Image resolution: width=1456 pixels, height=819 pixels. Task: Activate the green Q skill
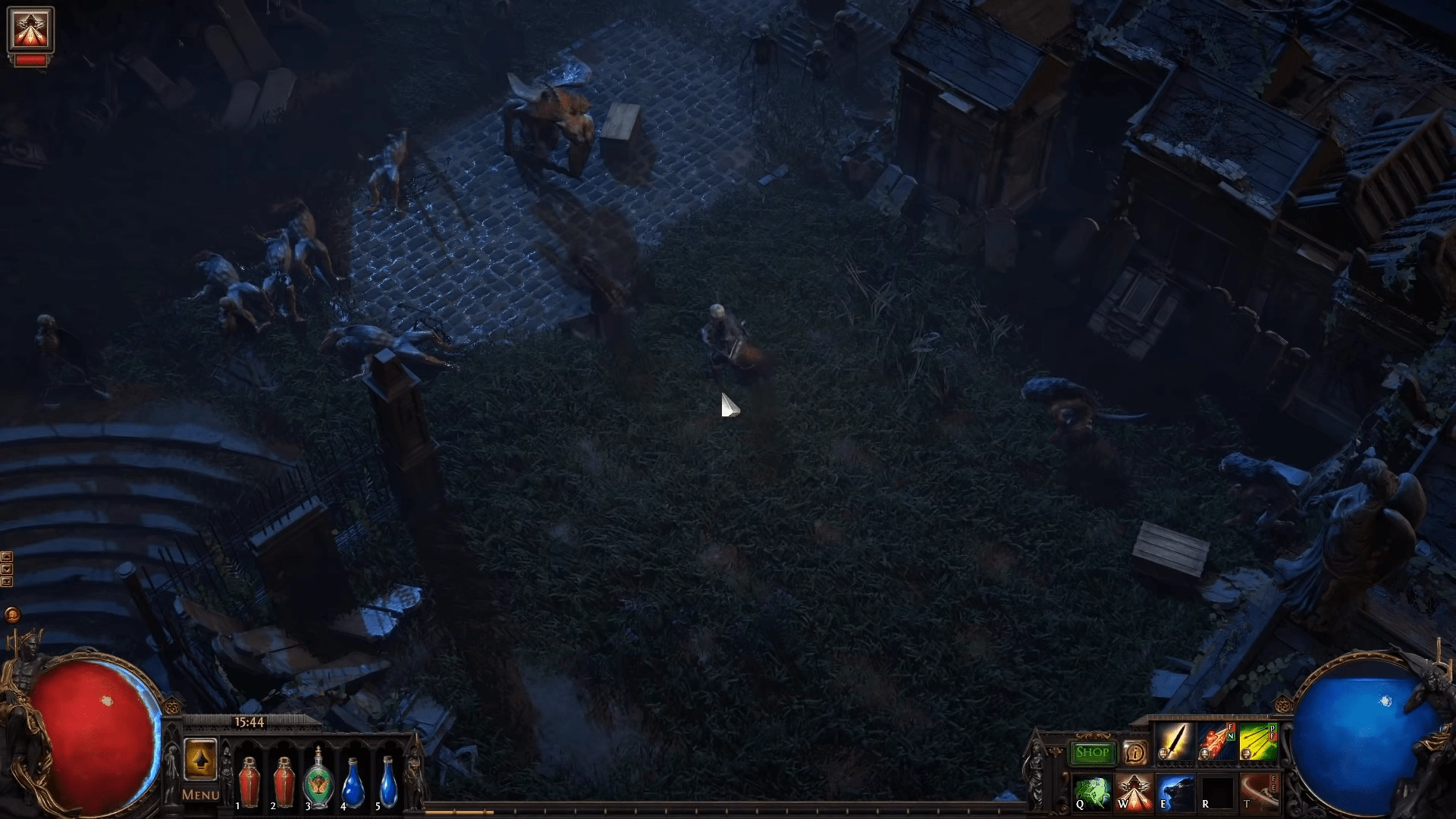coord(1092,792)
